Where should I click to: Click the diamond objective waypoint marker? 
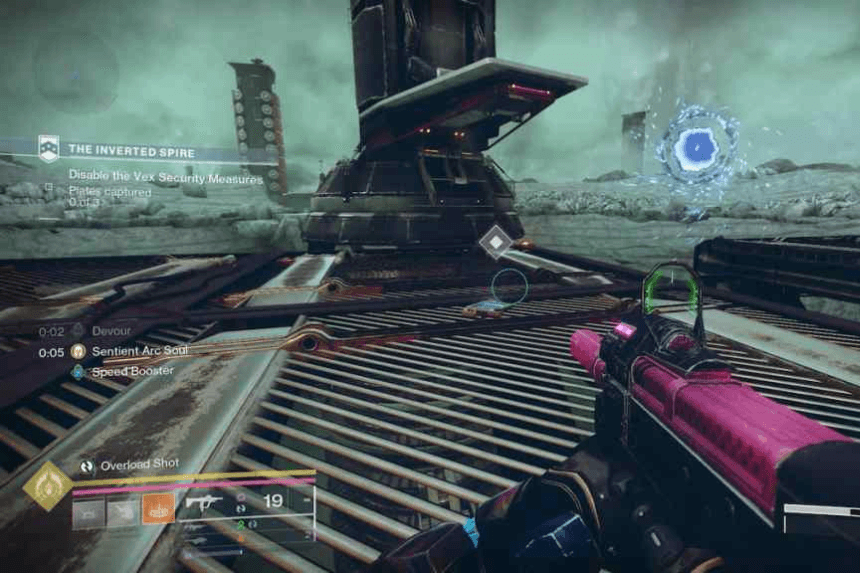click(495, 243)
